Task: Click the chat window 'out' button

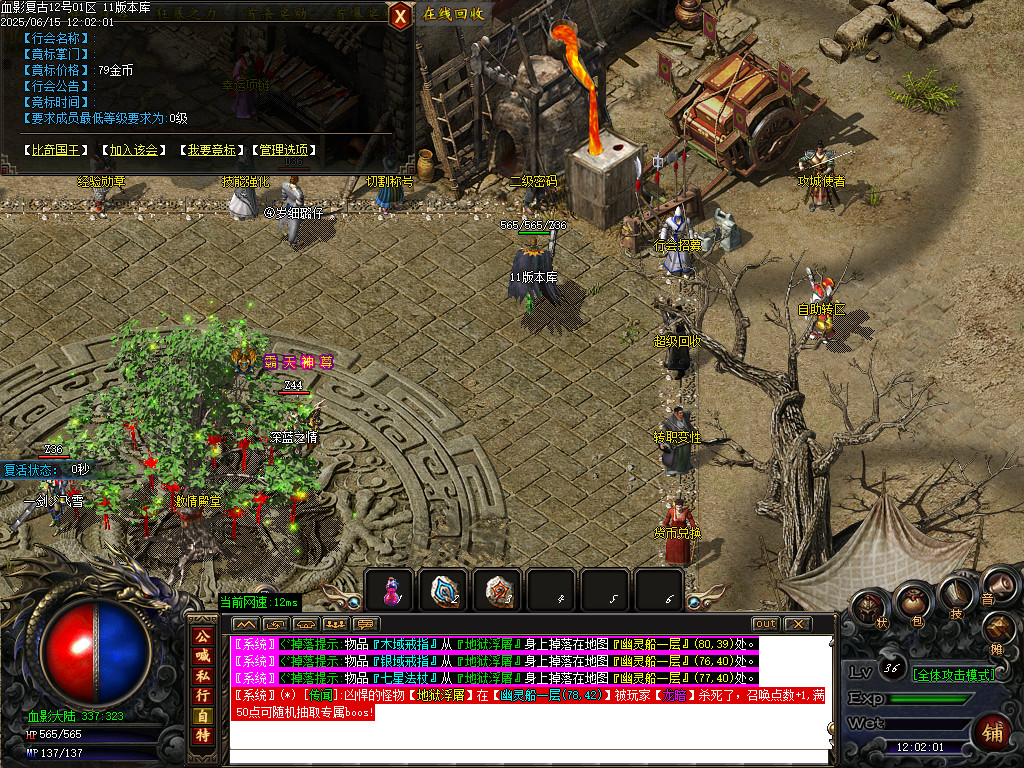Action: point(765,624)
